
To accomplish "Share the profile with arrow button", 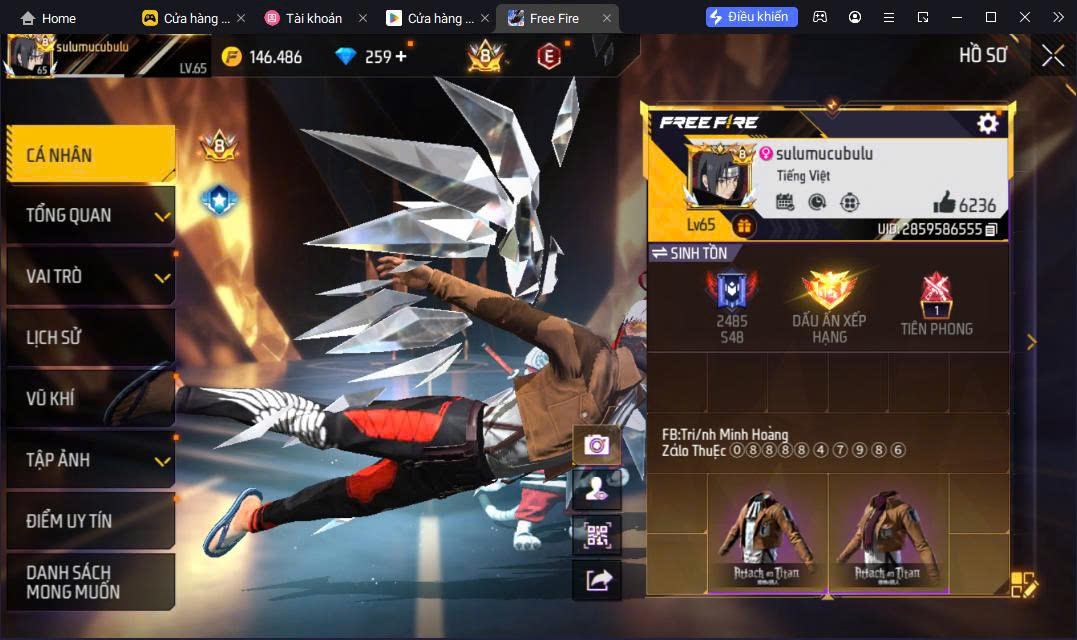I will click(x=597, y=580).
